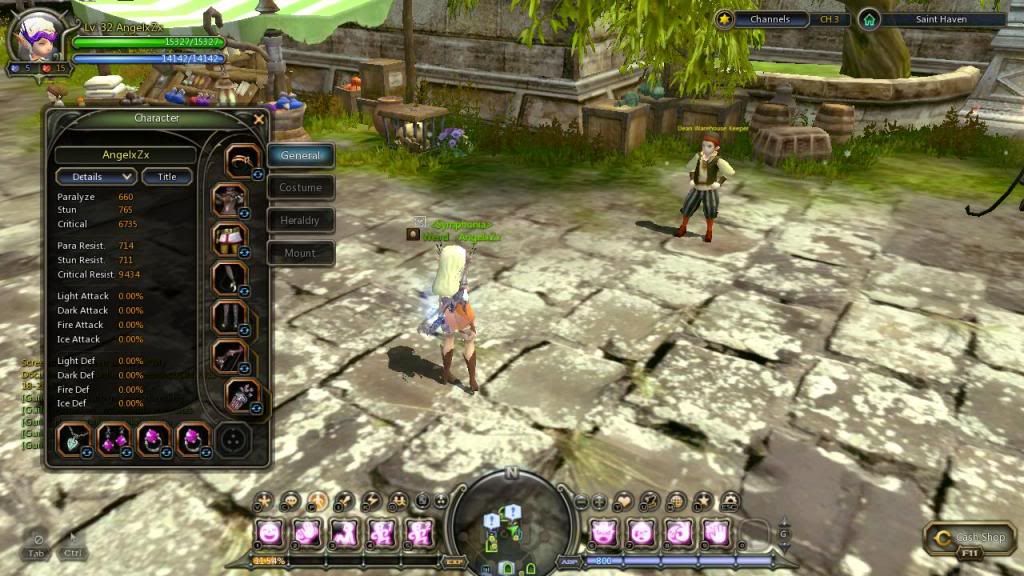The image size is (1024, 576).
Task: Activate the pink smiley face emote
Action: click(268, 532)
